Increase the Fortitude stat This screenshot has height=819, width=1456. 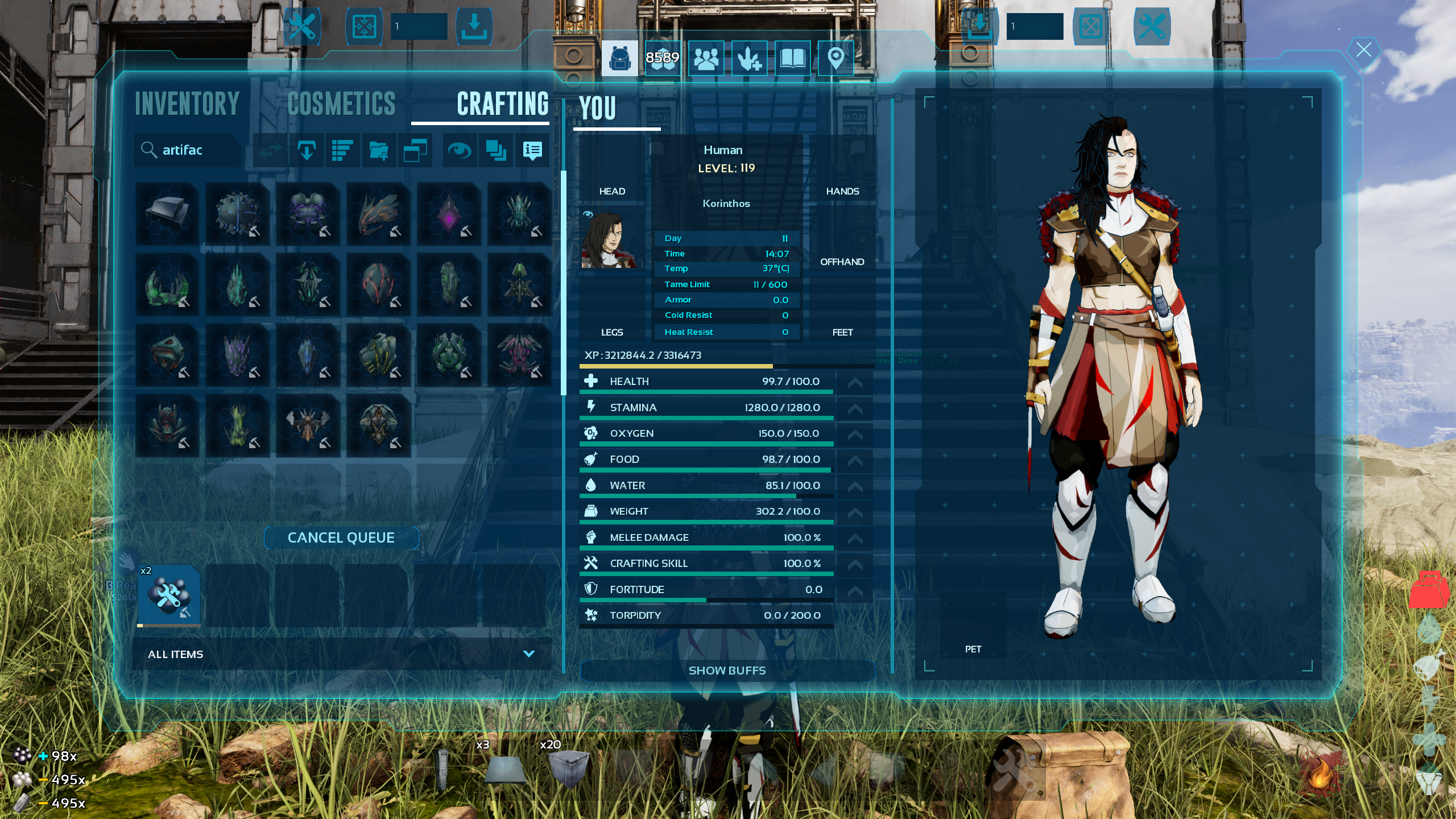coord(855,590)
